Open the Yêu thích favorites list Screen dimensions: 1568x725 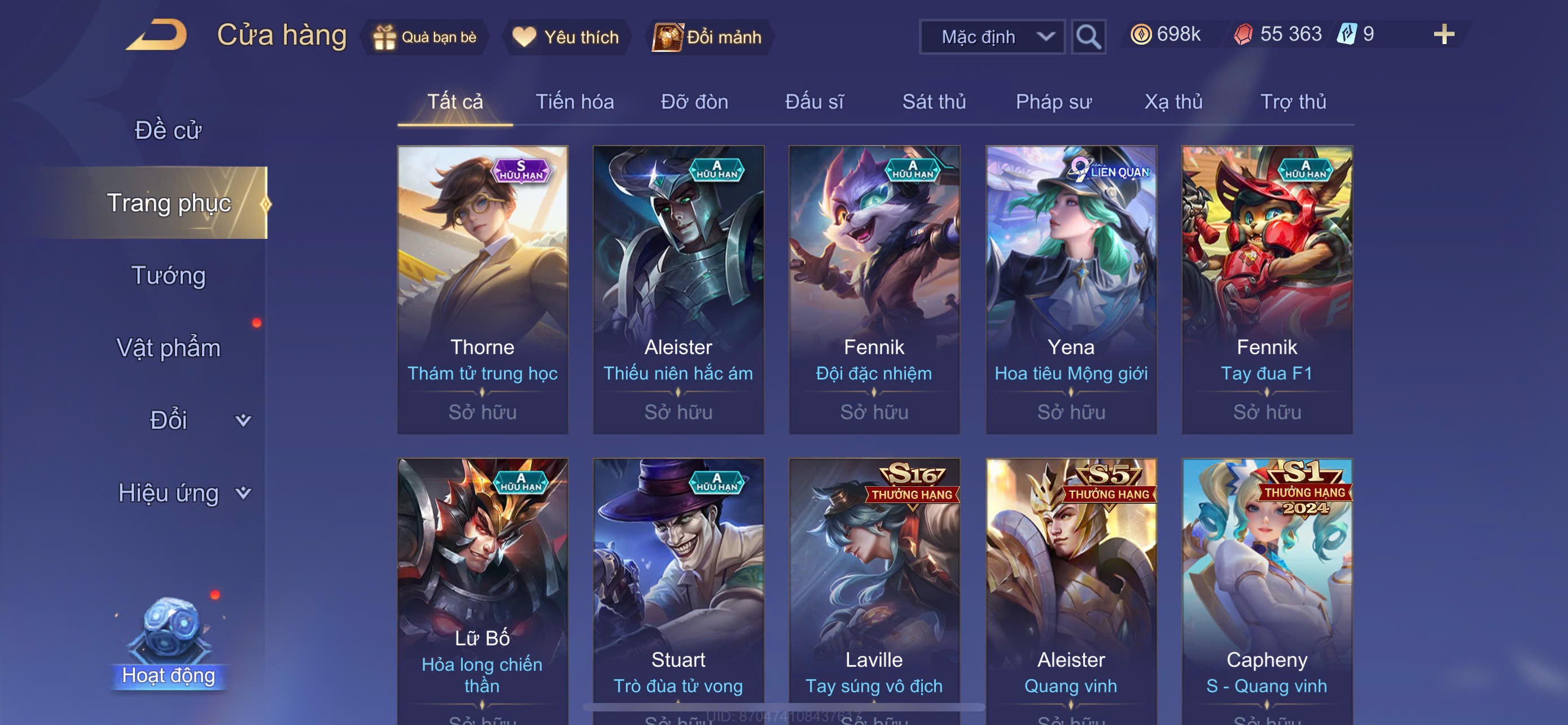tap(566, 37)
